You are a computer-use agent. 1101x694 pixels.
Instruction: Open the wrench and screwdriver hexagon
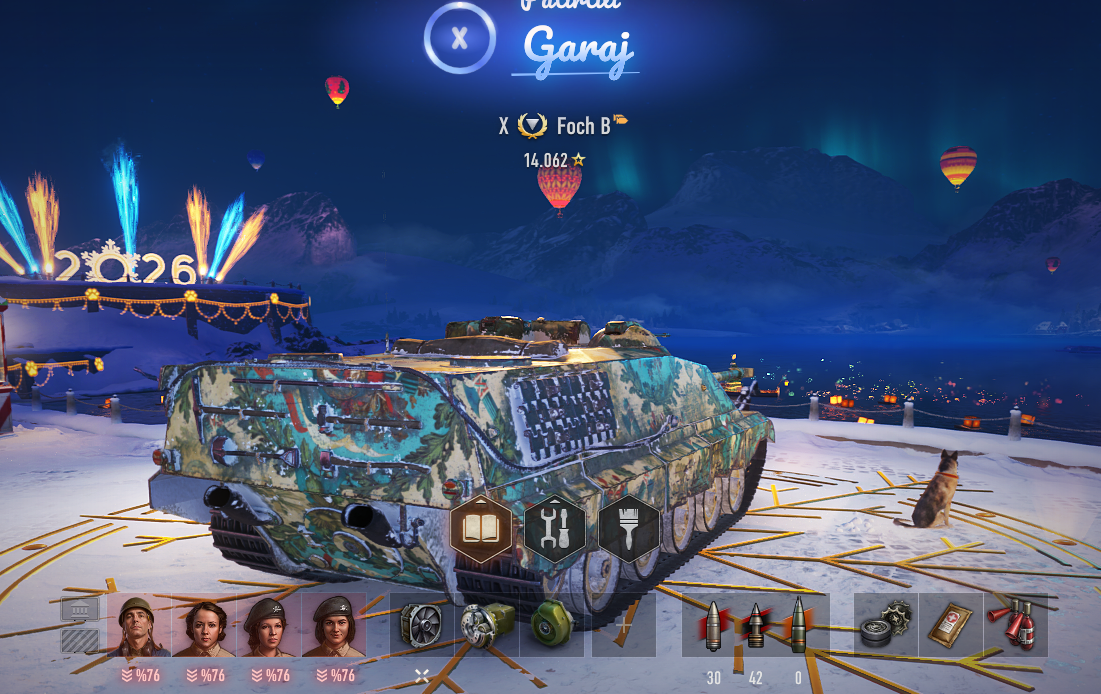click(555, 529)
